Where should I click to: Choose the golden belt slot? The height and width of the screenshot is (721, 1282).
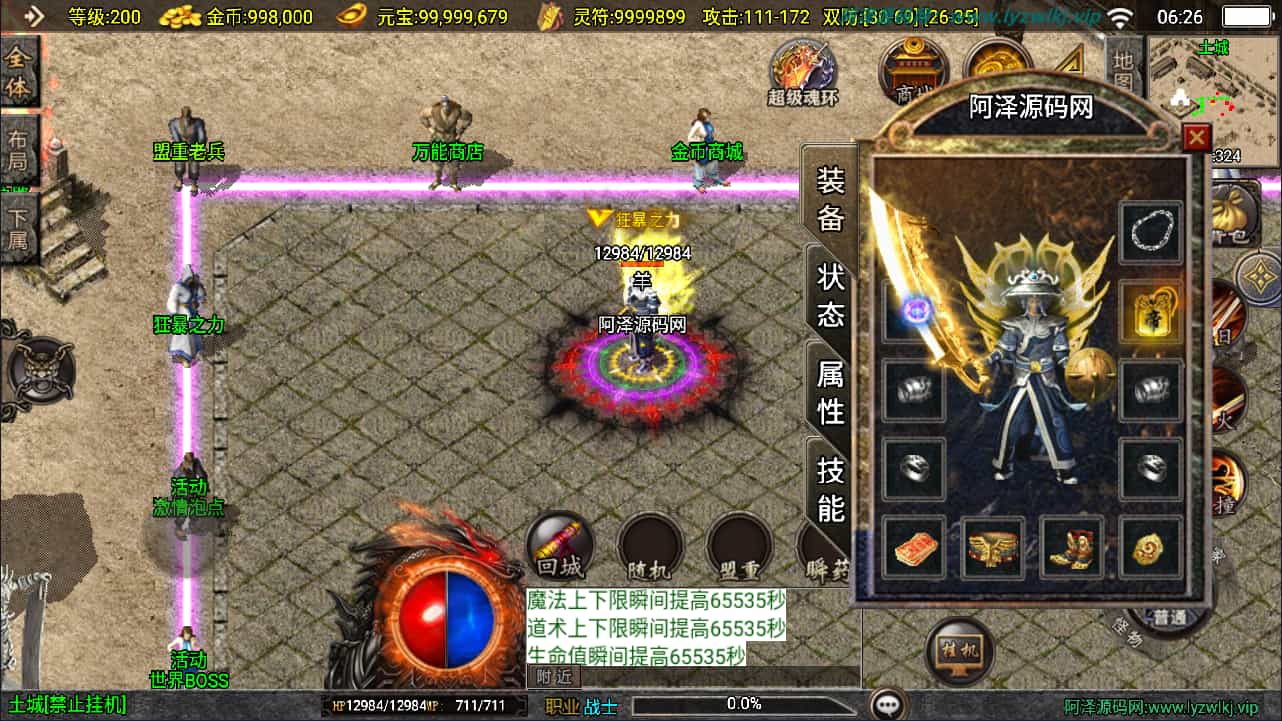click(993, 547)
